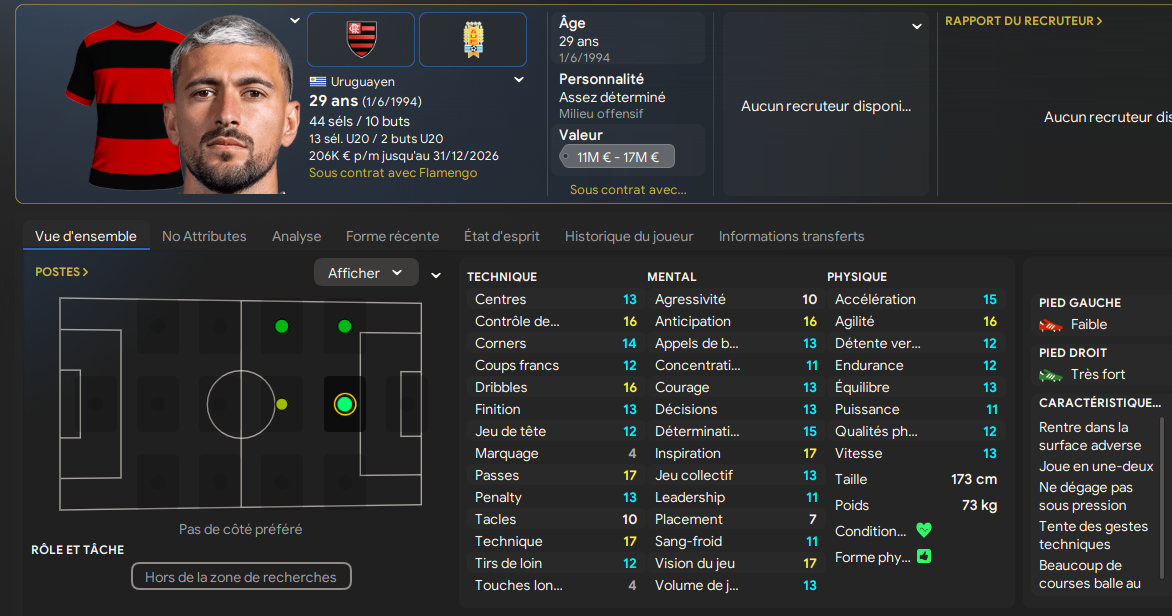Open the Afficher dropdown
The image size is (1172, 616).
(366, 273)
